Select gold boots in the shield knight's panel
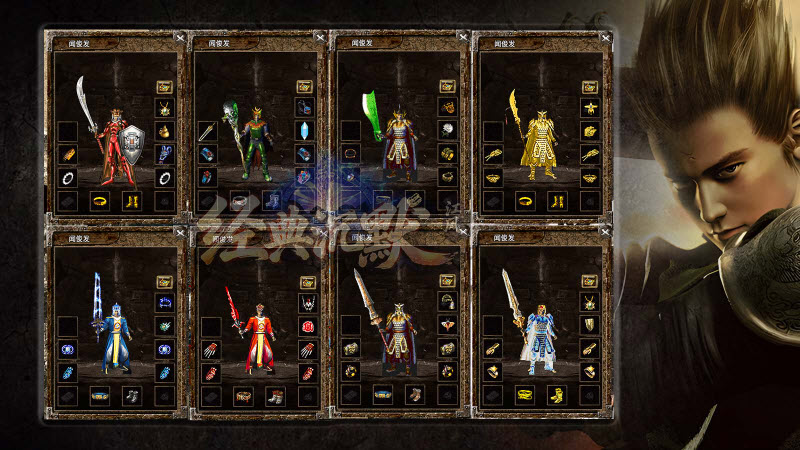800x450 pixels. (x=131, y=200)
